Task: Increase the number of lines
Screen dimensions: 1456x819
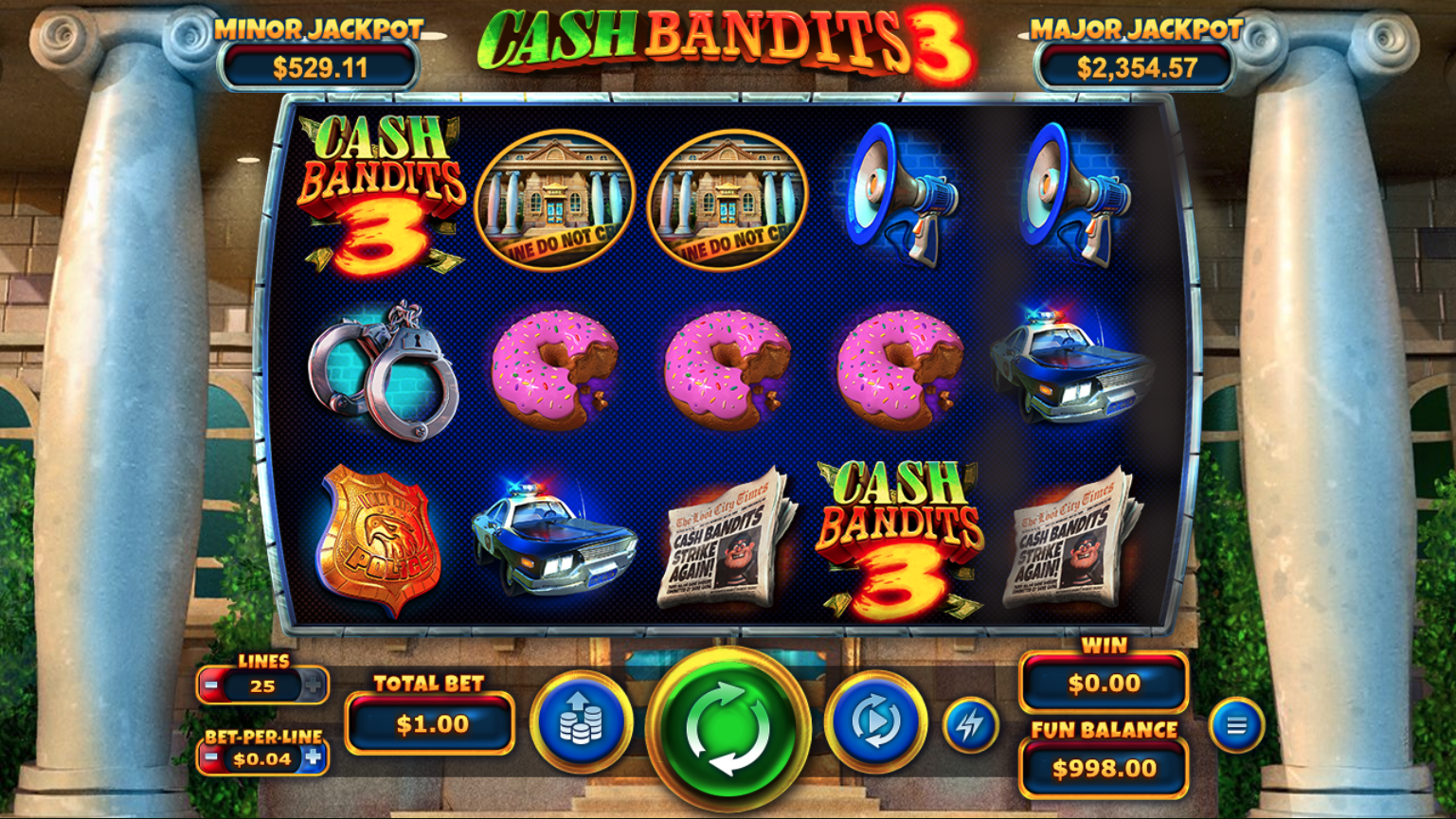Action: (x=313, y=685)
